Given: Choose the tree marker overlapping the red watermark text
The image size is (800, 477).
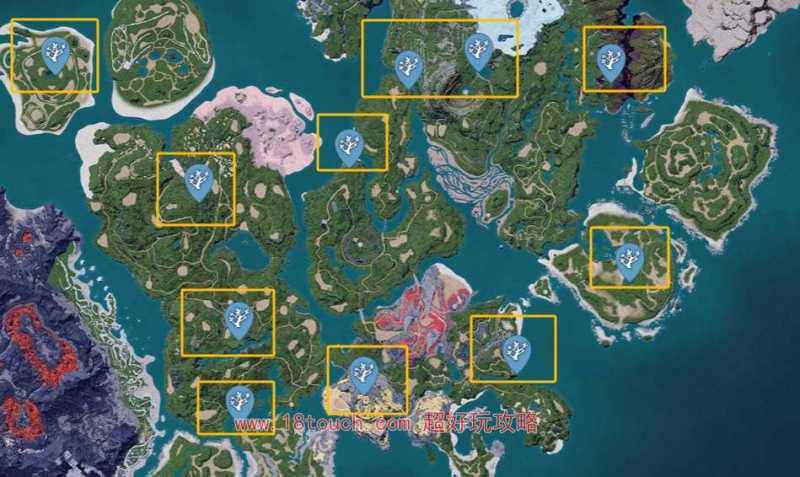Looking at the screenshot, I should [240, 403].
